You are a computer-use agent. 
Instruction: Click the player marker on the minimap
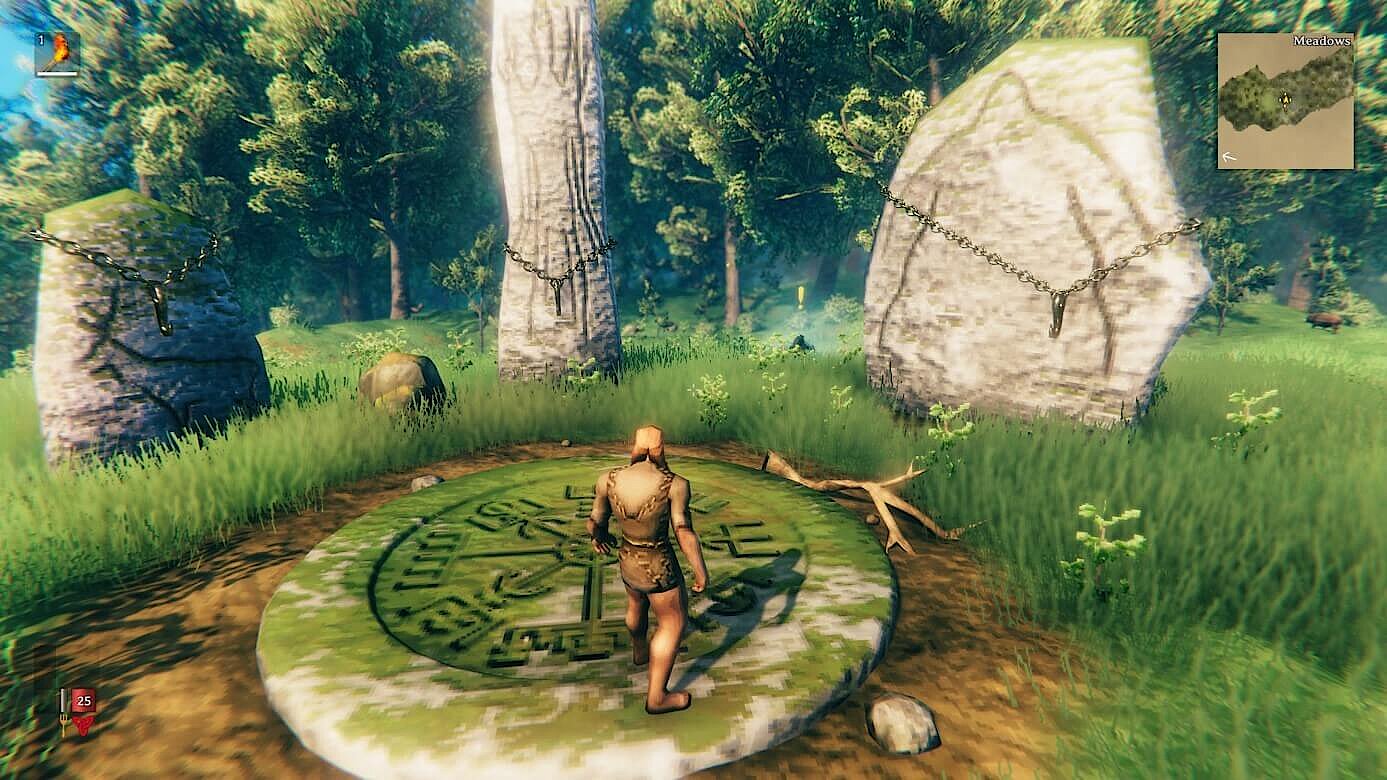click(1286, 99)
